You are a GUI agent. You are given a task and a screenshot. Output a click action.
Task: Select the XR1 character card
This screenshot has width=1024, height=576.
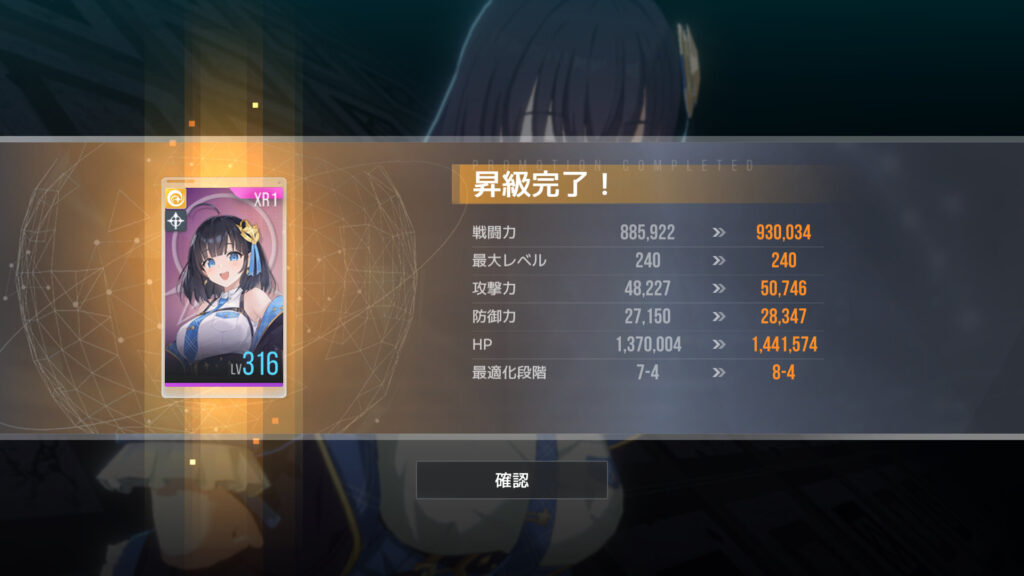224,288
